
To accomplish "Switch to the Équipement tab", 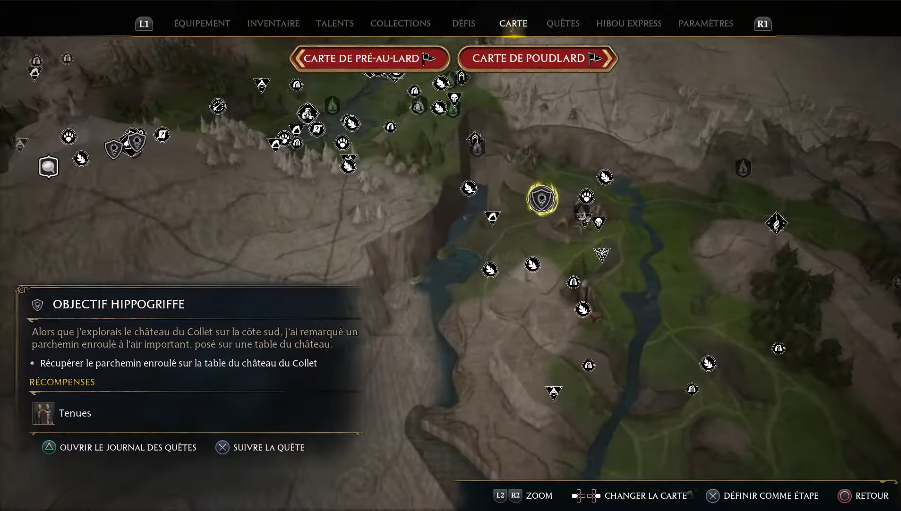I will click(201, 23).
